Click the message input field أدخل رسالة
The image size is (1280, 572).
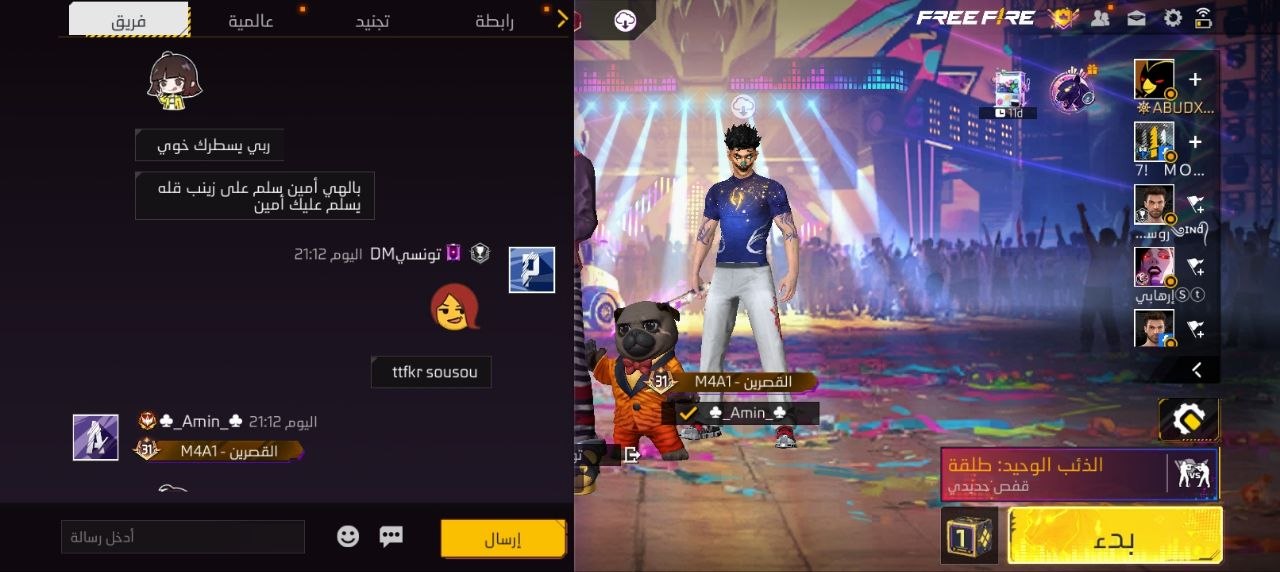[183, 537]
